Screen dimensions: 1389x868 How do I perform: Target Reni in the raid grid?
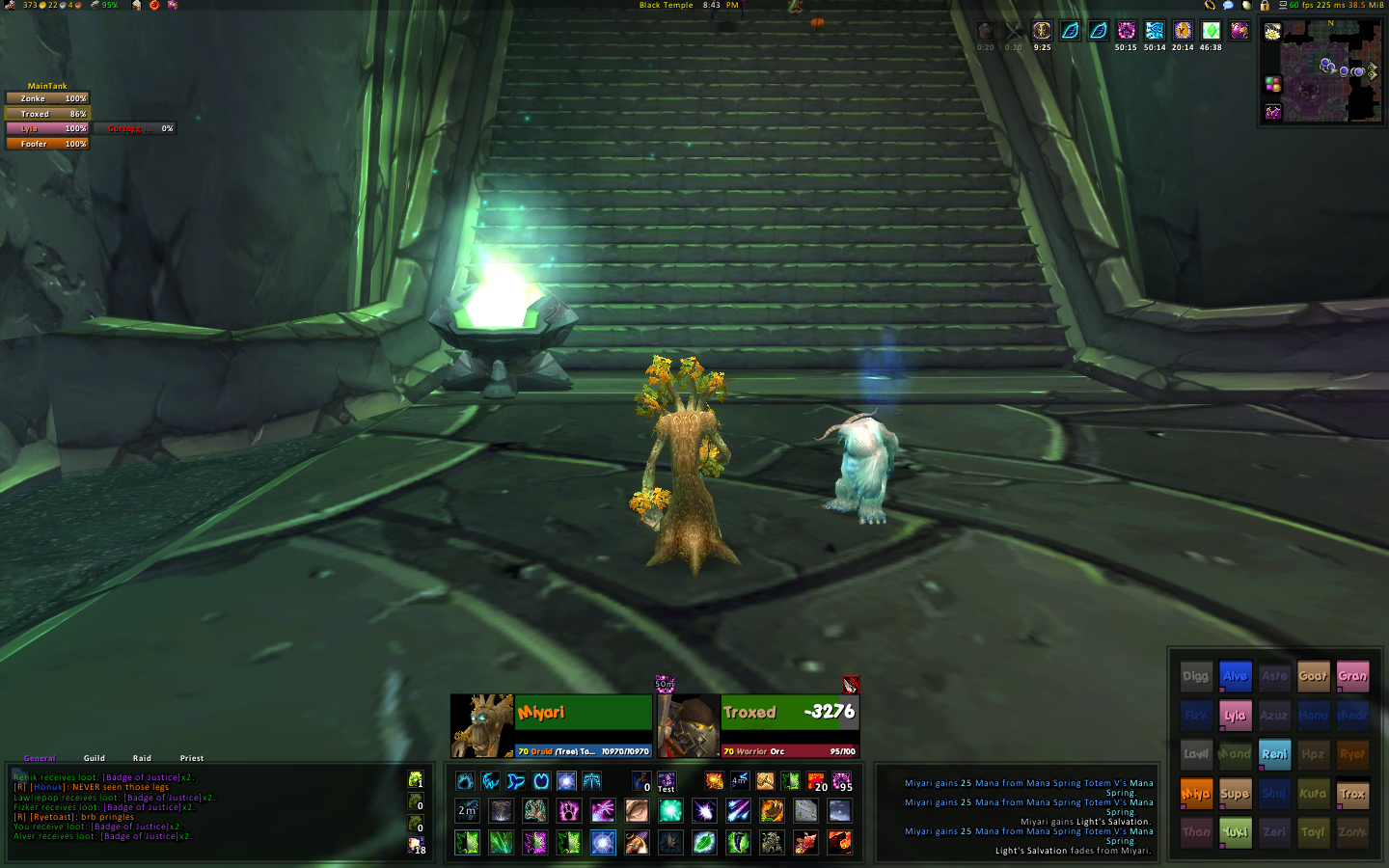(x=1274, y=754)
